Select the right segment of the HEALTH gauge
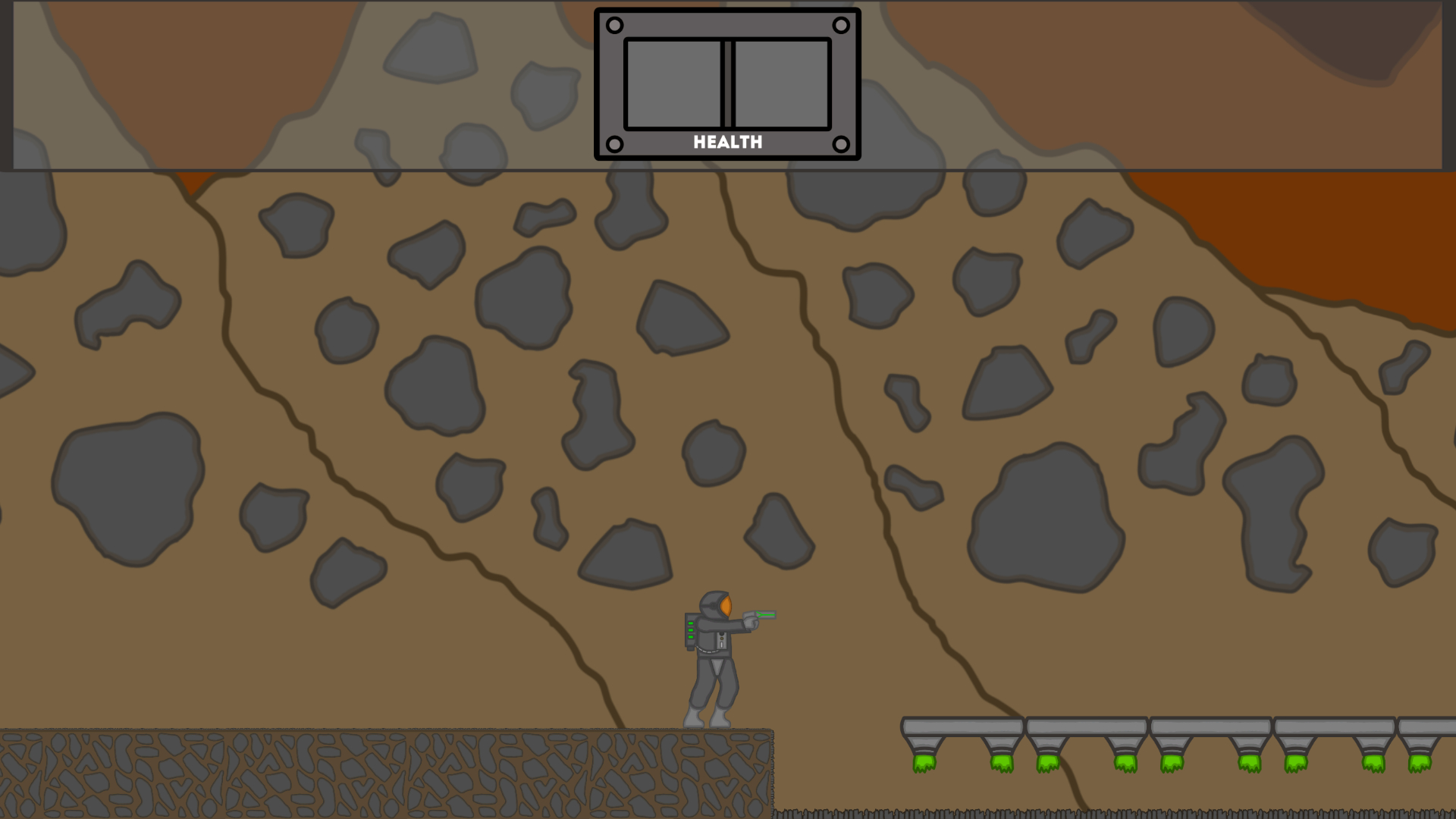1456x819 pixels. (783, 85)
